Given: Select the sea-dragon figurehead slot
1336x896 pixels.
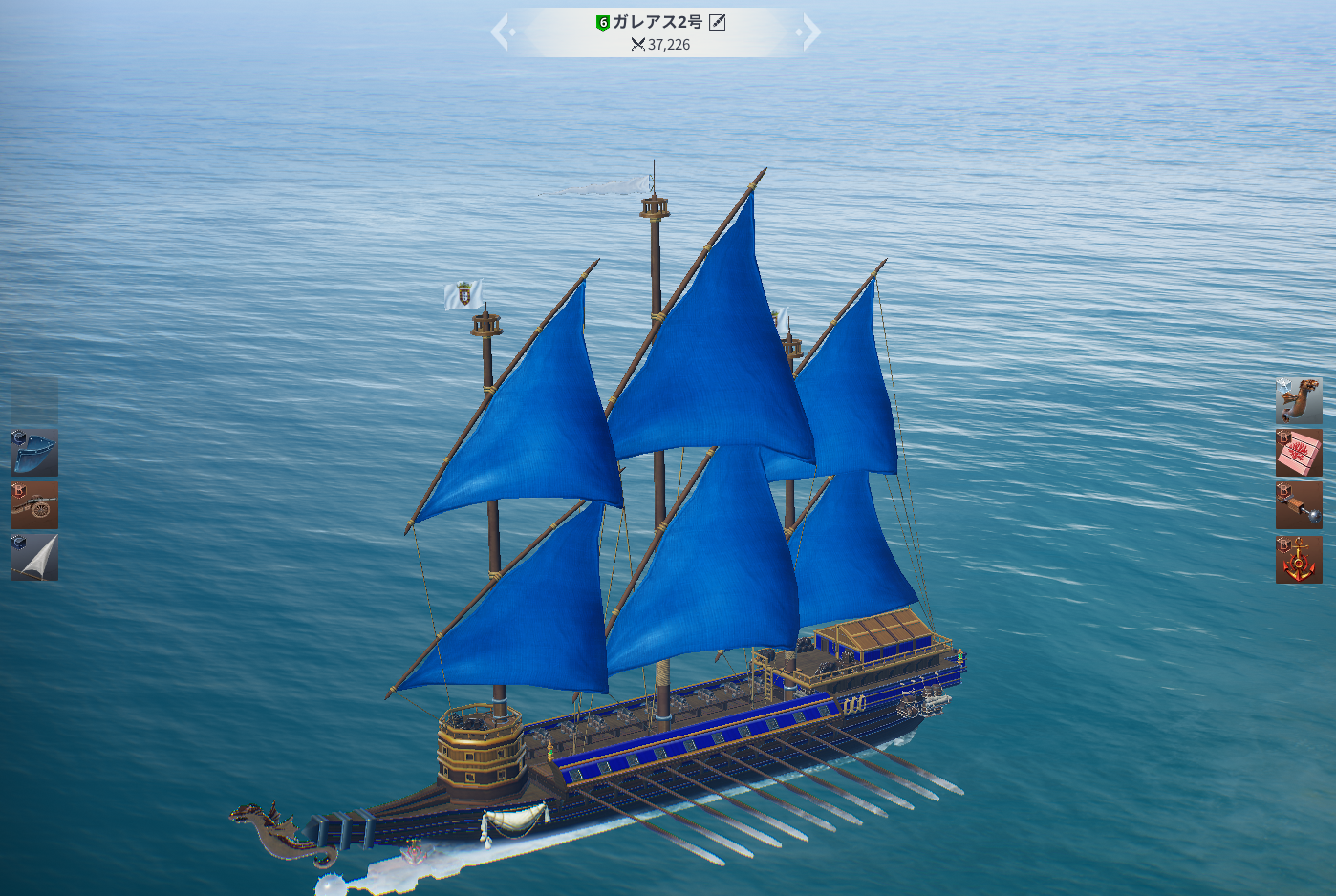Looking at the screenshot, I should click(x=1299, y=401).
